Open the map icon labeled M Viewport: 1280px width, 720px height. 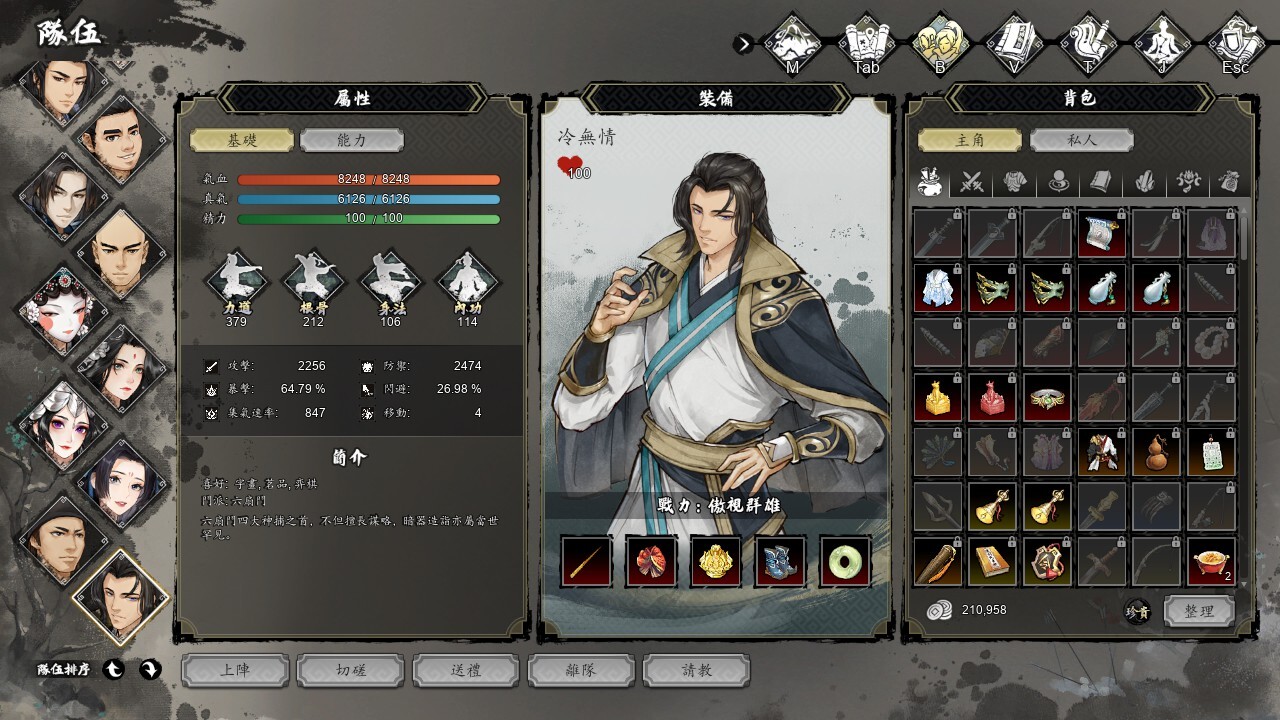792,44
